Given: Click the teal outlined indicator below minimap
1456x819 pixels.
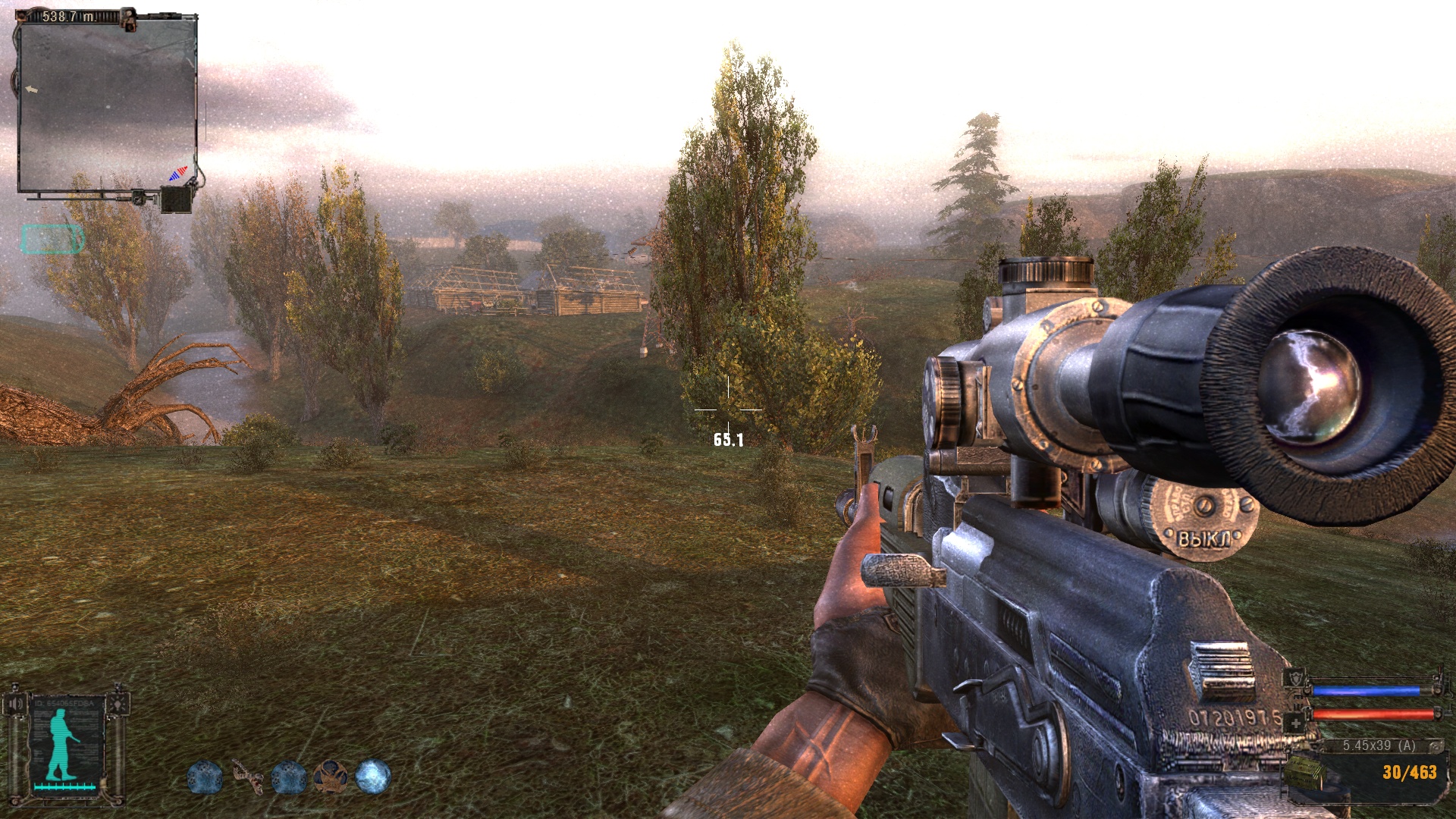Looking at the screenshot, I should 52,239.
